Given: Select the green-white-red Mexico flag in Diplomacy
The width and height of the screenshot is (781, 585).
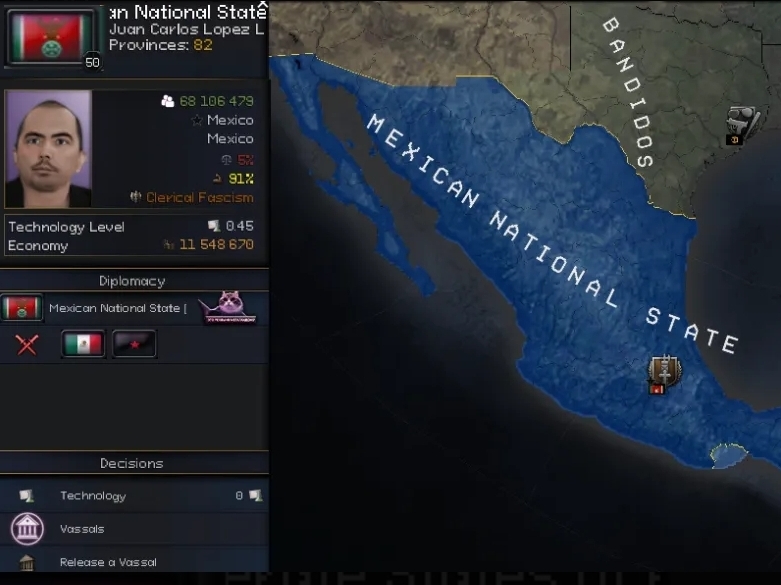Looking at the screenshot, I should click(83, 345).
